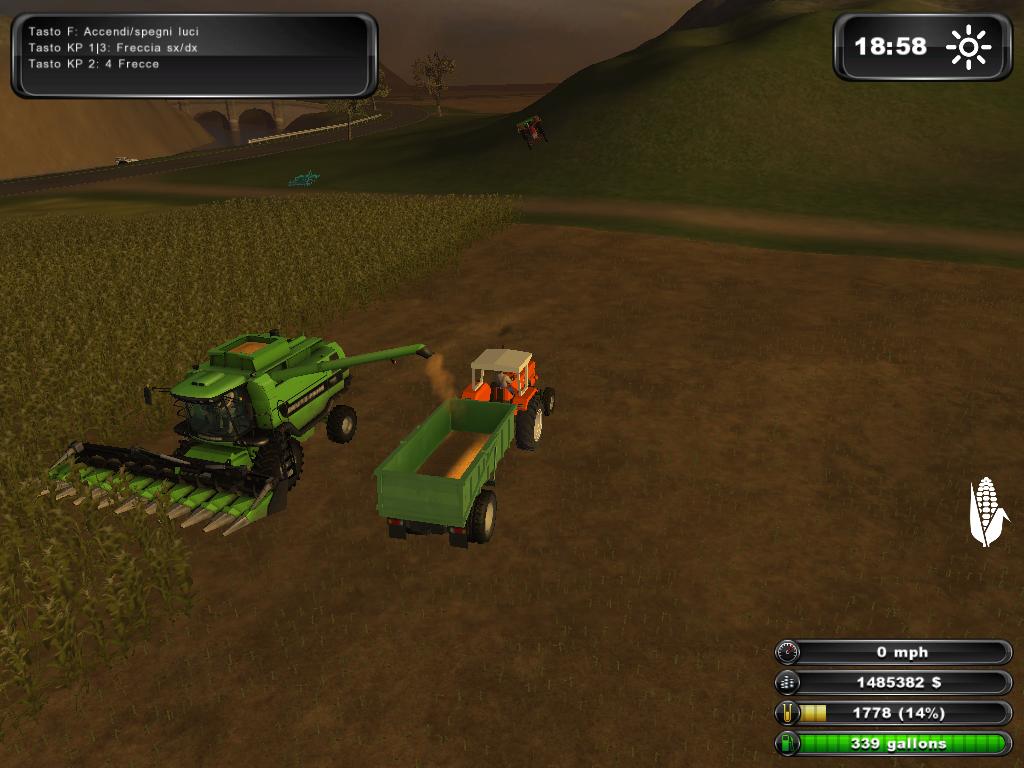Click the corn crop type icon

coord(987,511)
